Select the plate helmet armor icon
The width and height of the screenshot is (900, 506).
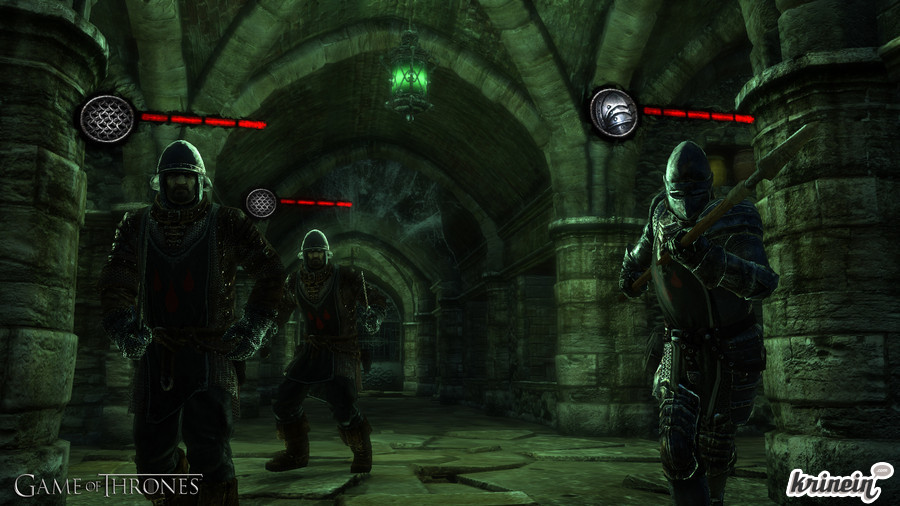click(613, 113)
